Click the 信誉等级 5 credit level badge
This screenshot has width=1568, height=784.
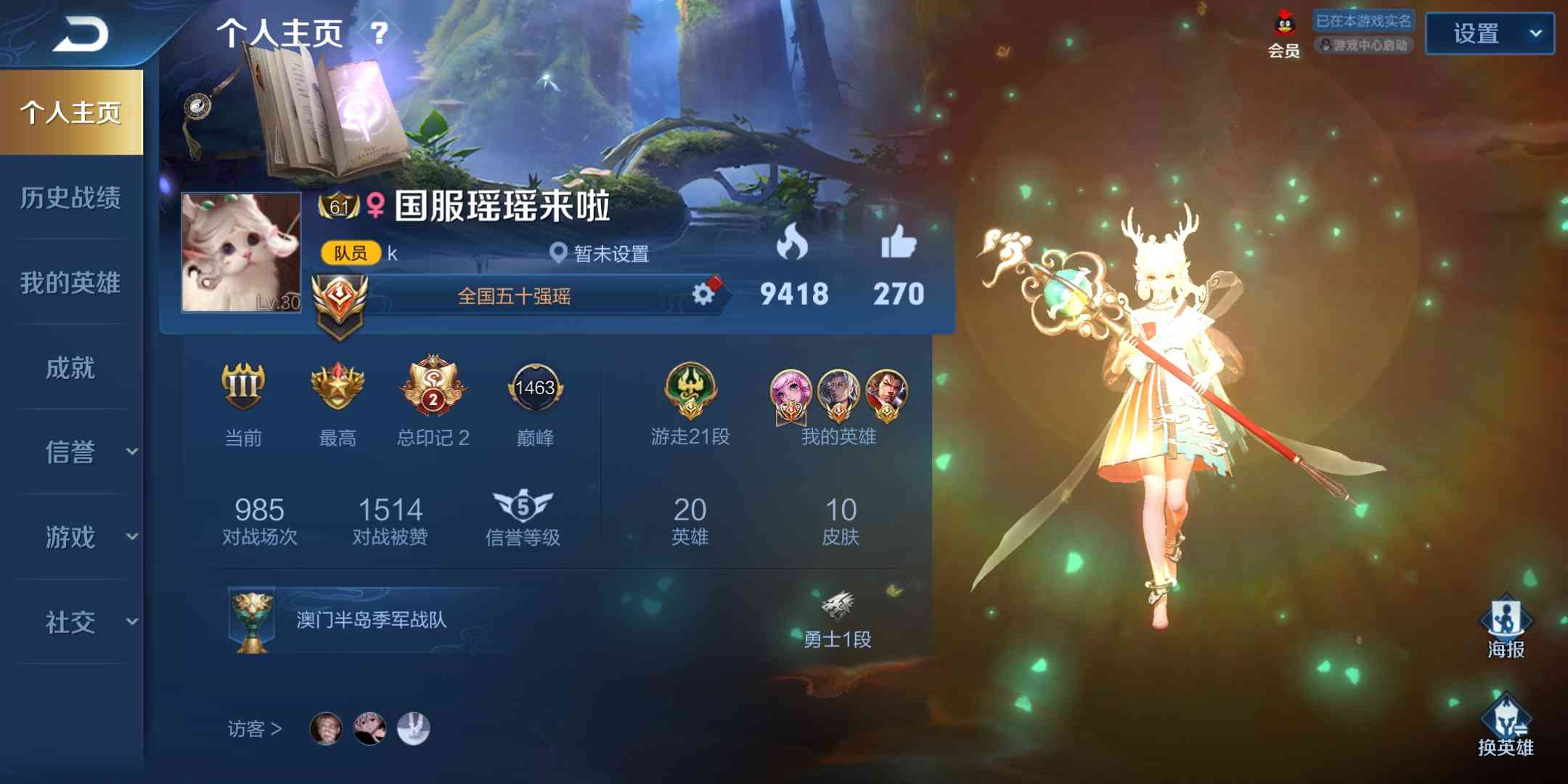click(x=522, y=505)
